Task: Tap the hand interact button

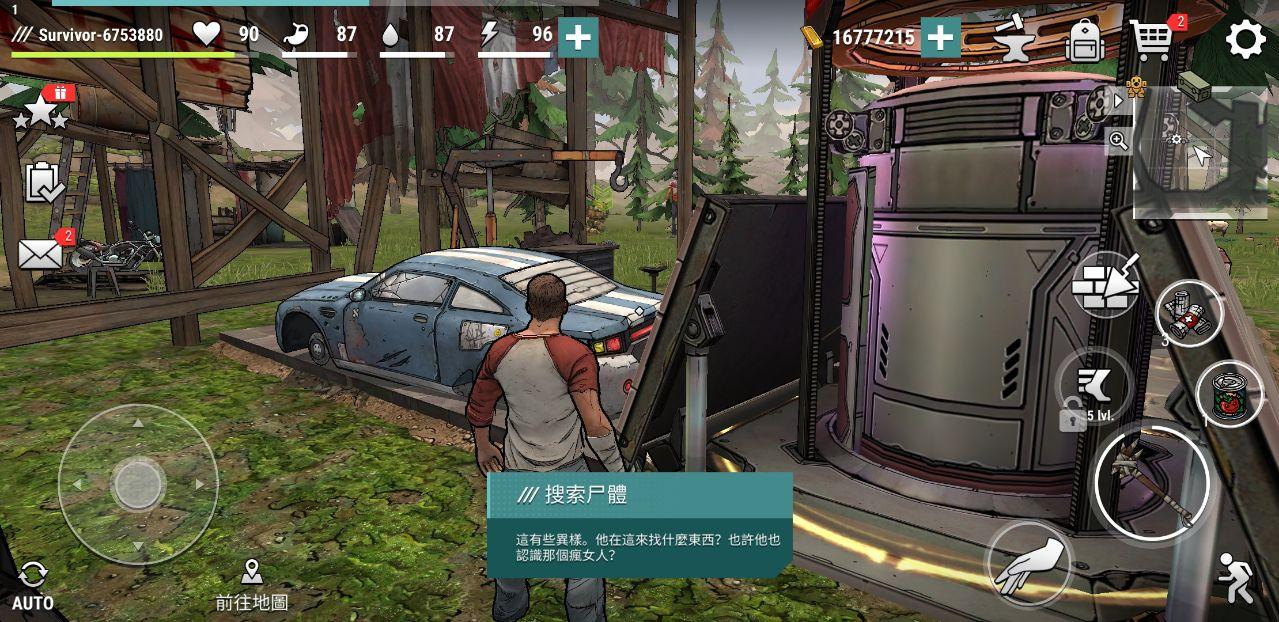Action: click(x=1029, y=562)
